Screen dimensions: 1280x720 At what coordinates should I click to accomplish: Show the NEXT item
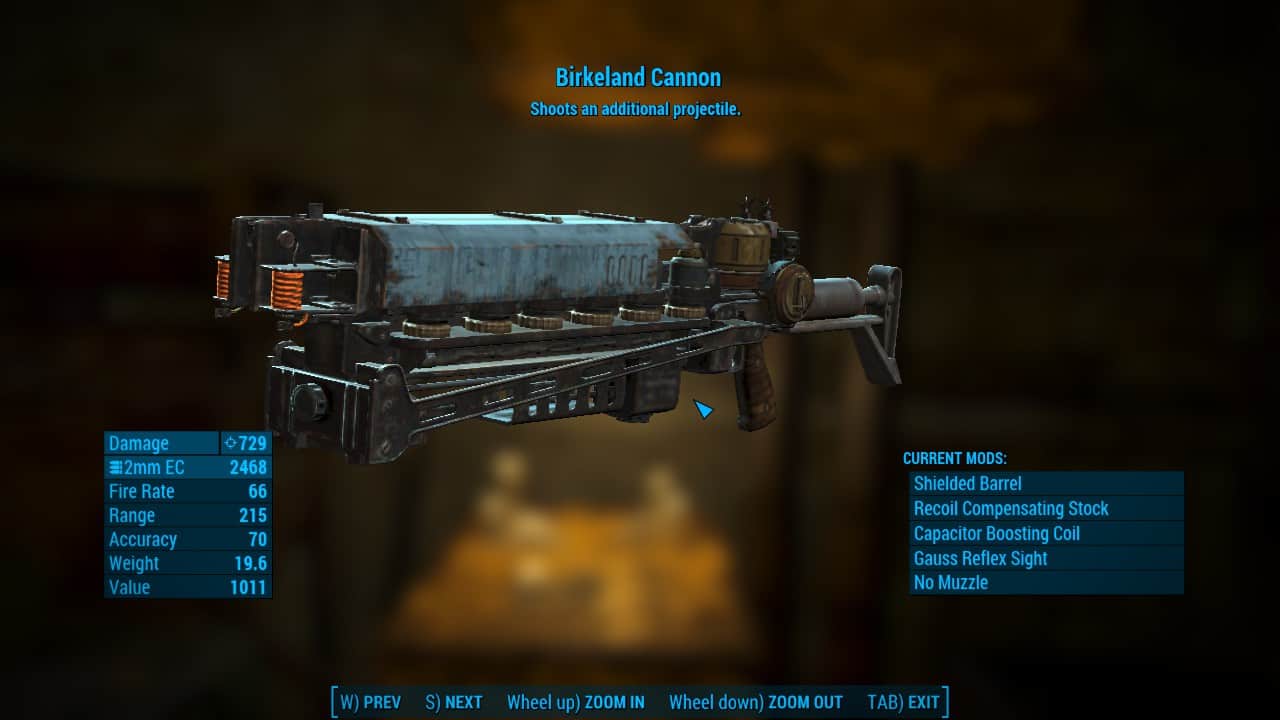tap(454, 702)
